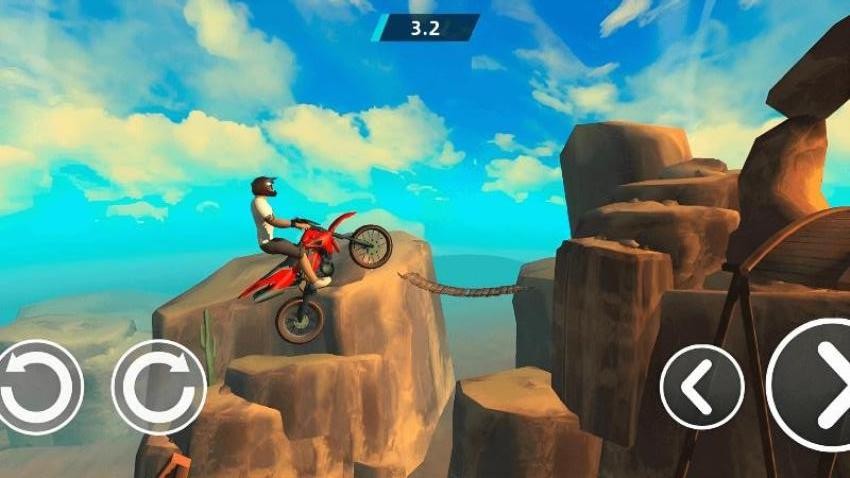Hit the left arrow brake button
Screen dimensions: 850x478
click(702, 387)
